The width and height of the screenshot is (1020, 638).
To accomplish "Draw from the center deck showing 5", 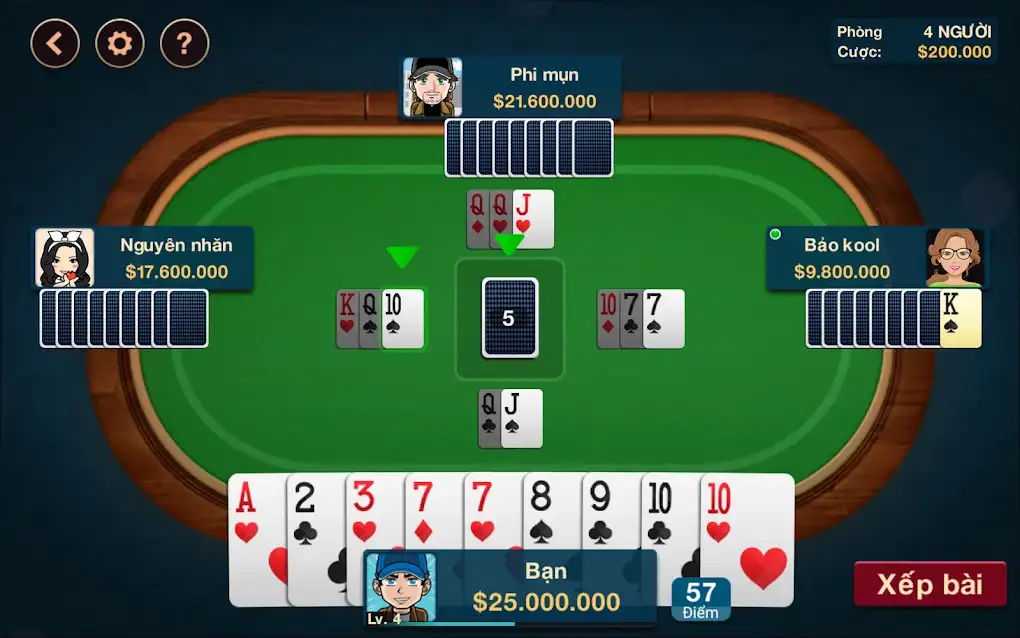I will [509, 318].
